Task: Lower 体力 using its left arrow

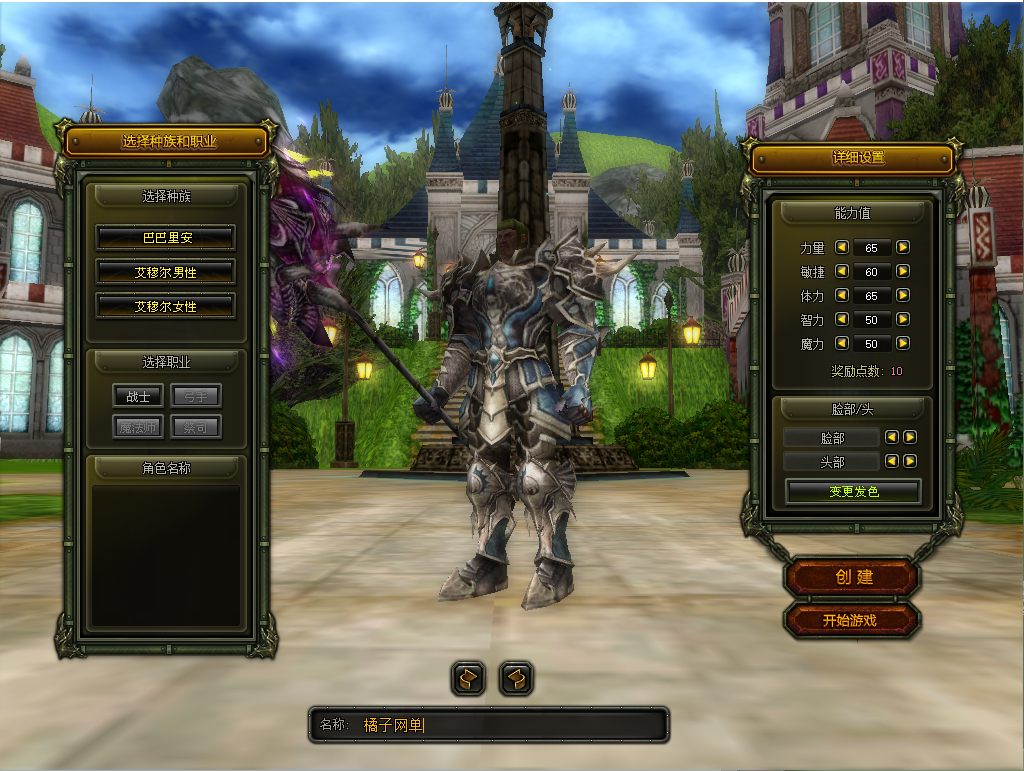Action: click(x=842, y=296)
